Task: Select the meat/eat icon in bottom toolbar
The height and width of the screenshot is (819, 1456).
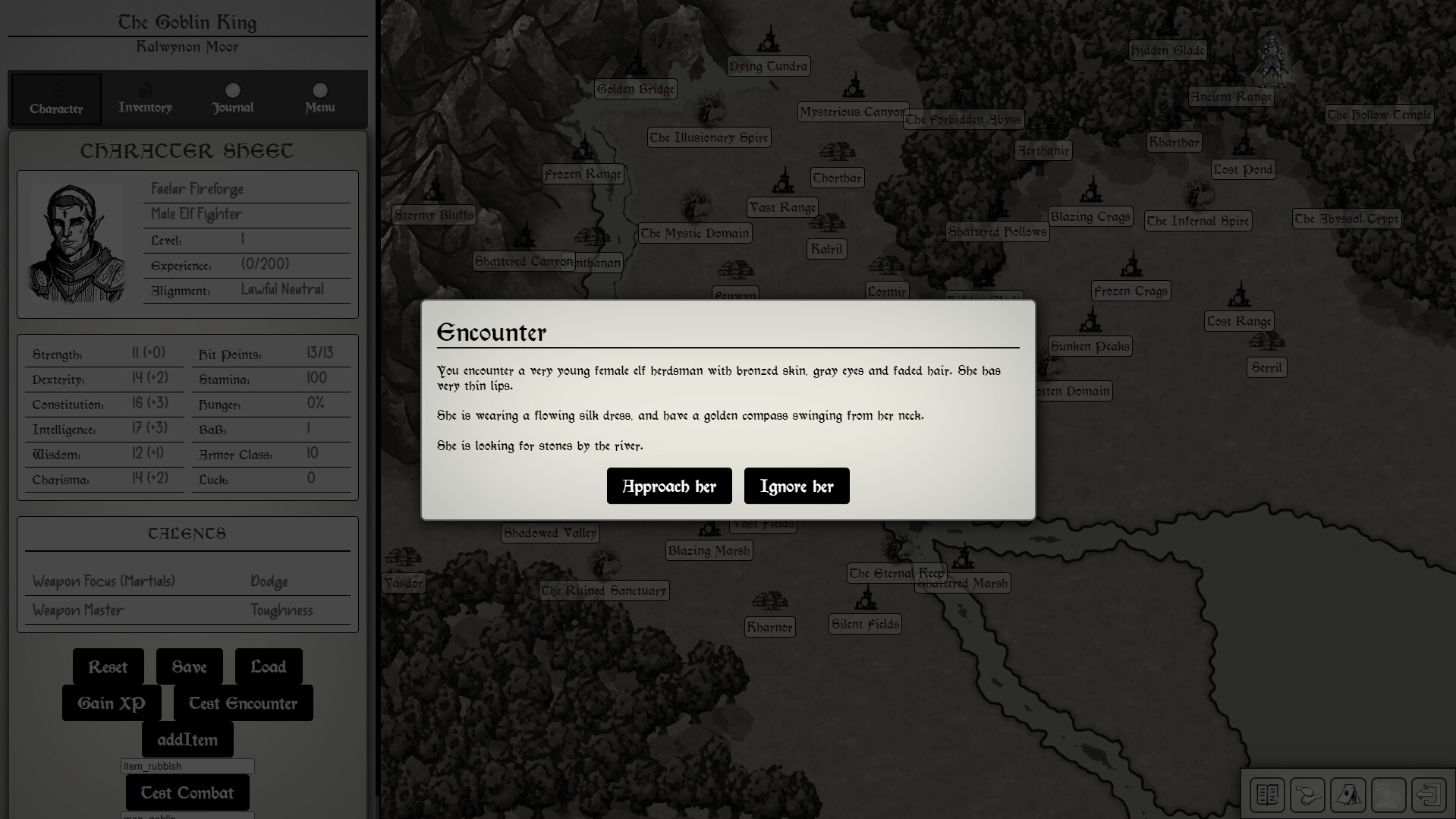Action: click(x=1307, y=795)
